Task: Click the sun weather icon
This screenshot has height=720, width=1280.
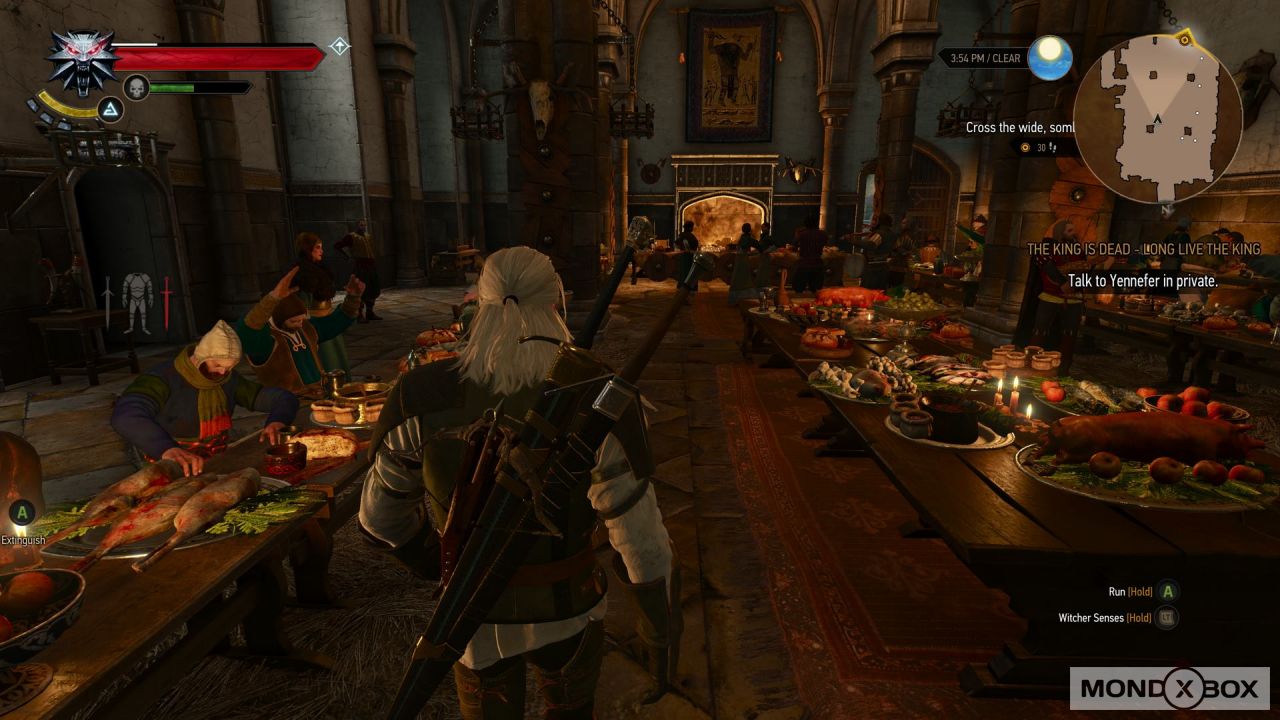Action: tap(1050, 57)
